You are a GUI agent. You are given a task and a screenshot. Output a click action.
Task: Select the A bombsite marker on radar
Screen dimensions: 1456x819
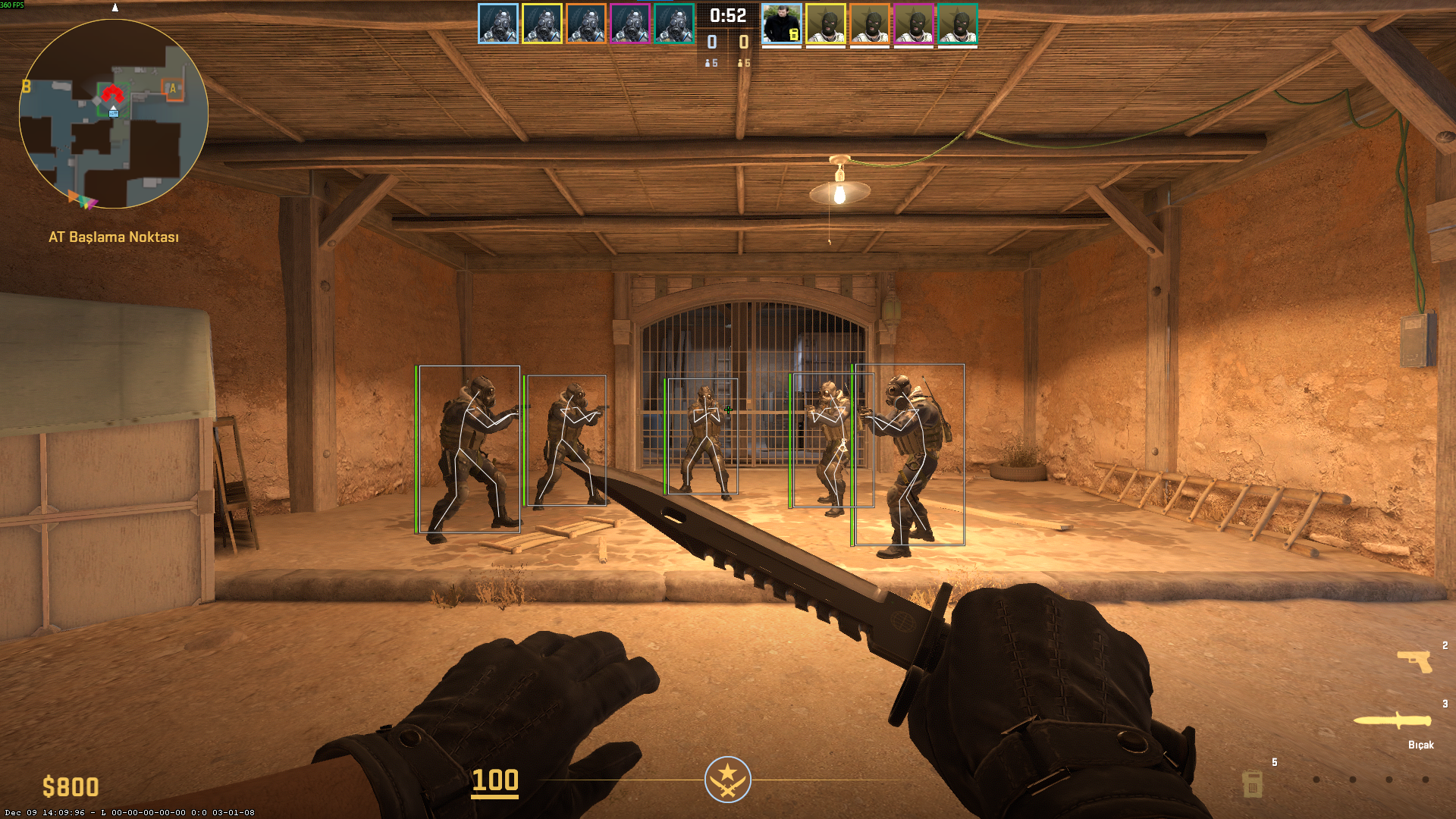(x=173, y=89)
